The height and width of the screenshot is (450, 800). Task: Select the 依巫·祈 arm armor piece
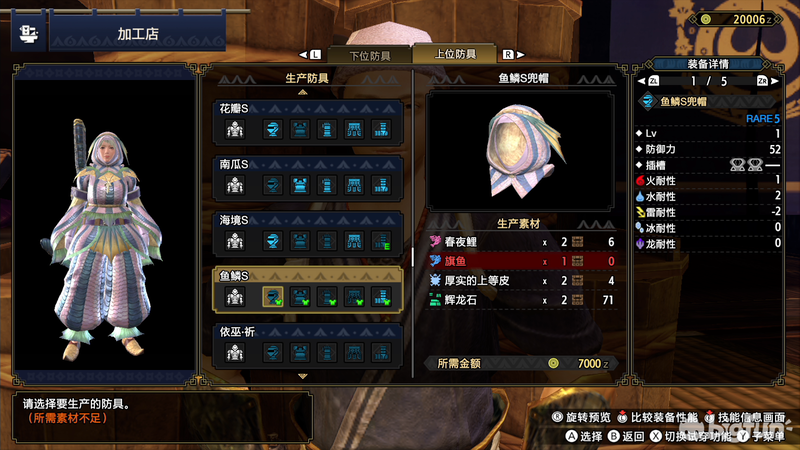[327, 352]
